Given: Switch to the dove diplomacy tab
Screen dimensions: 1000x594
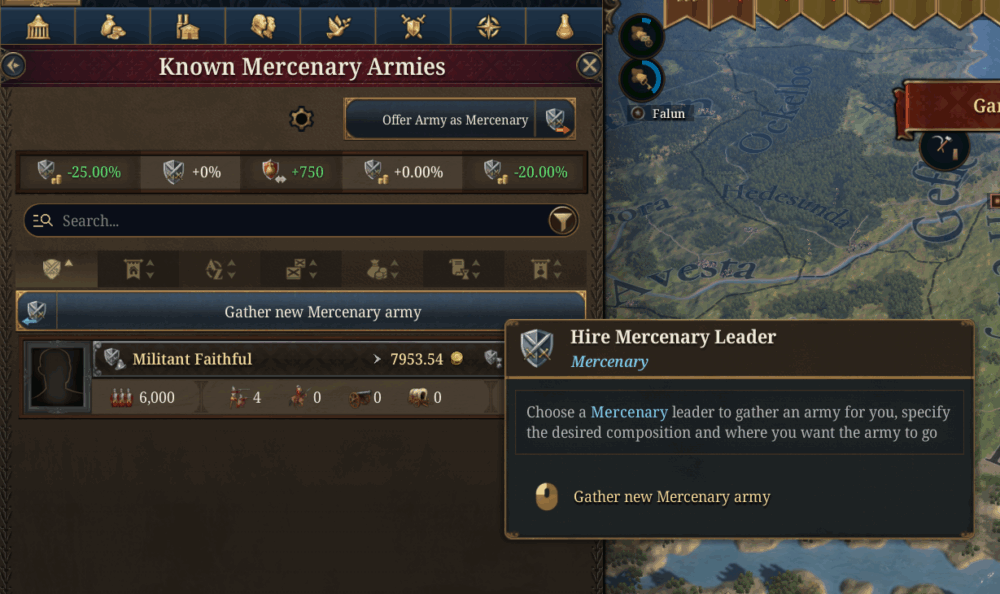Looking at the screenshot, I should tap(338, 26).
